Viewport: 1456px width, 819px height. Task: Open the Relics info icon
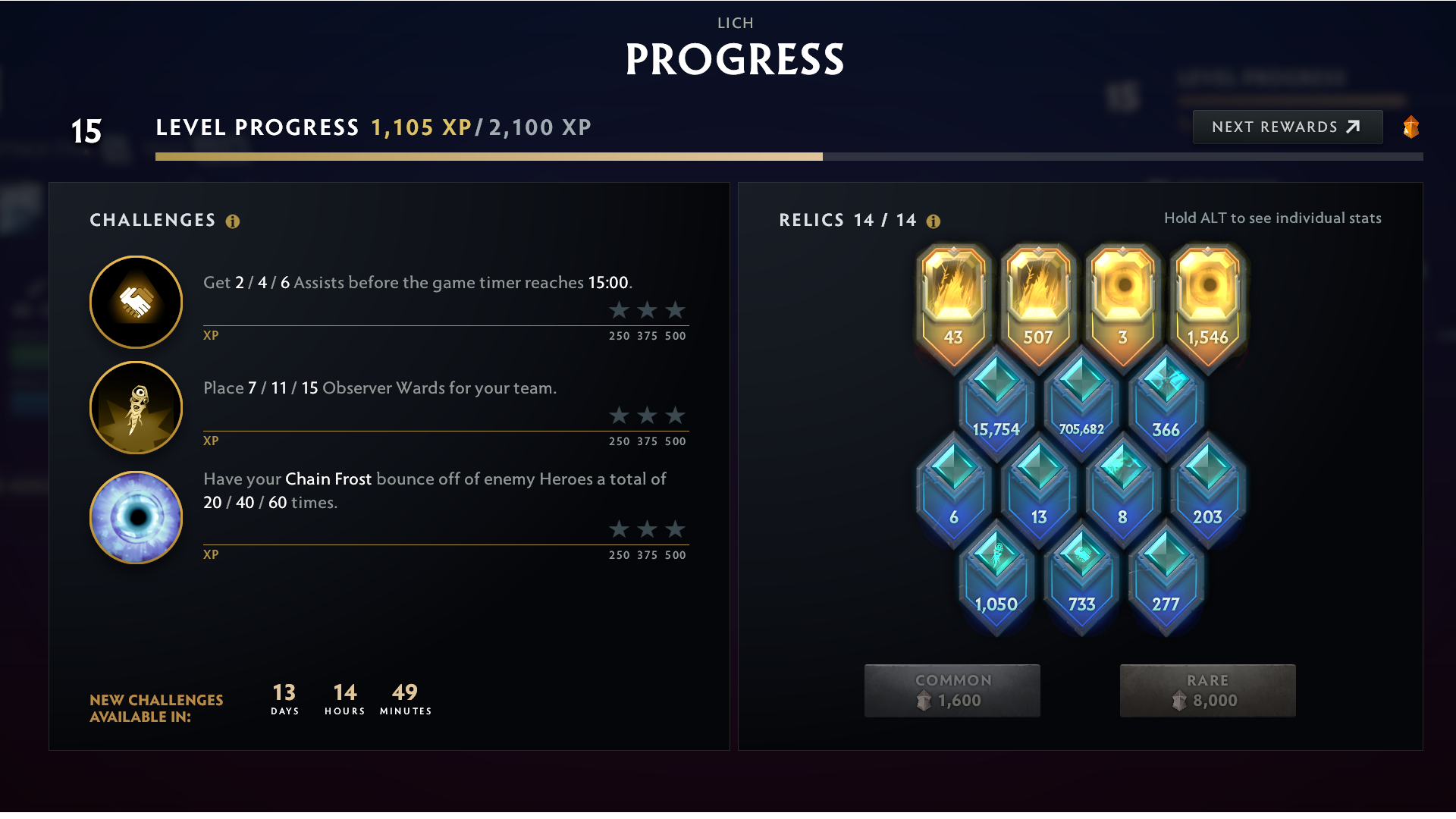(934, 221)
